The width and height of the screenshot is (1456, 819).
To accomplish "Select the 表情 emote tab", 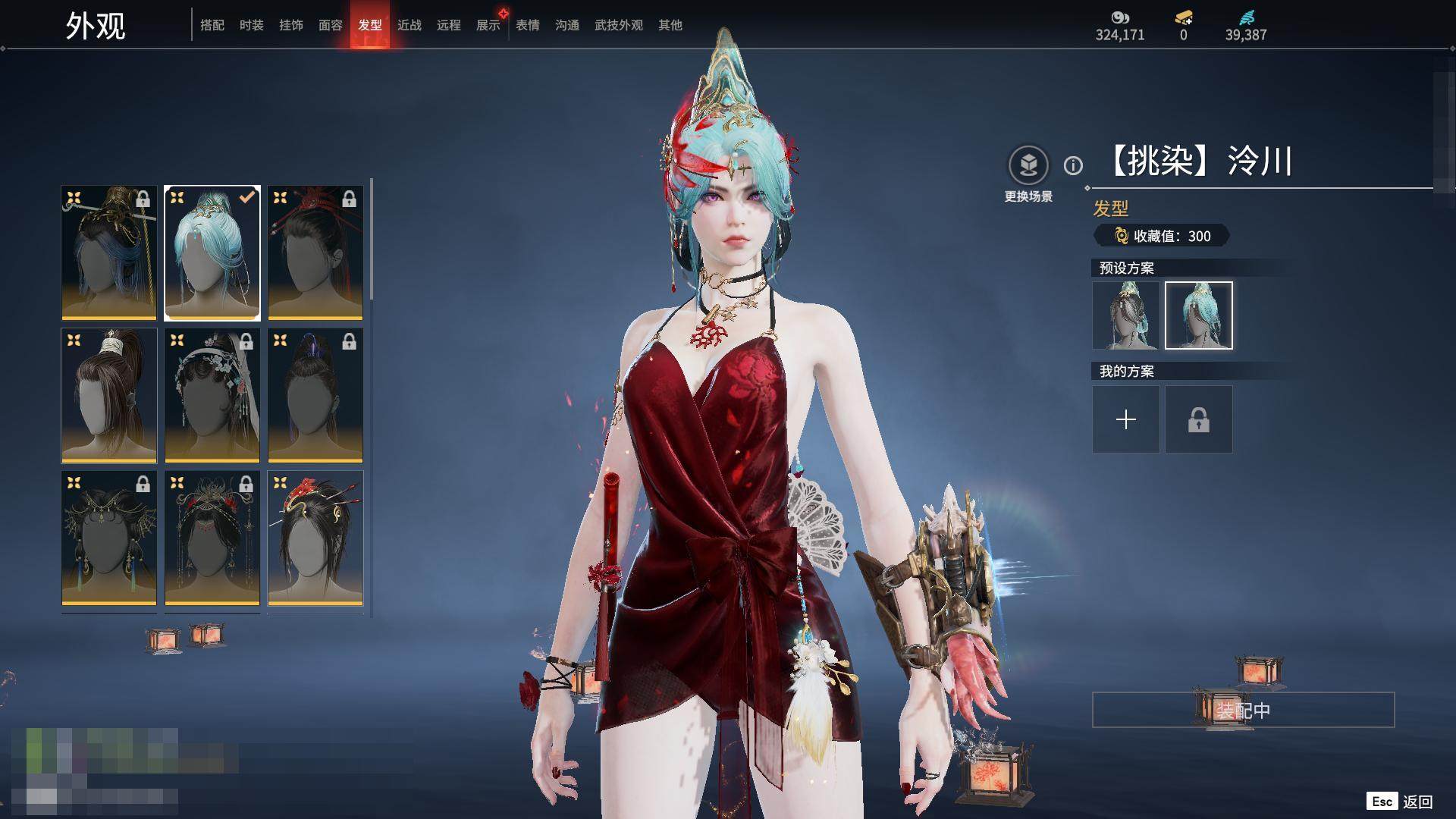I will click(527, 25).
